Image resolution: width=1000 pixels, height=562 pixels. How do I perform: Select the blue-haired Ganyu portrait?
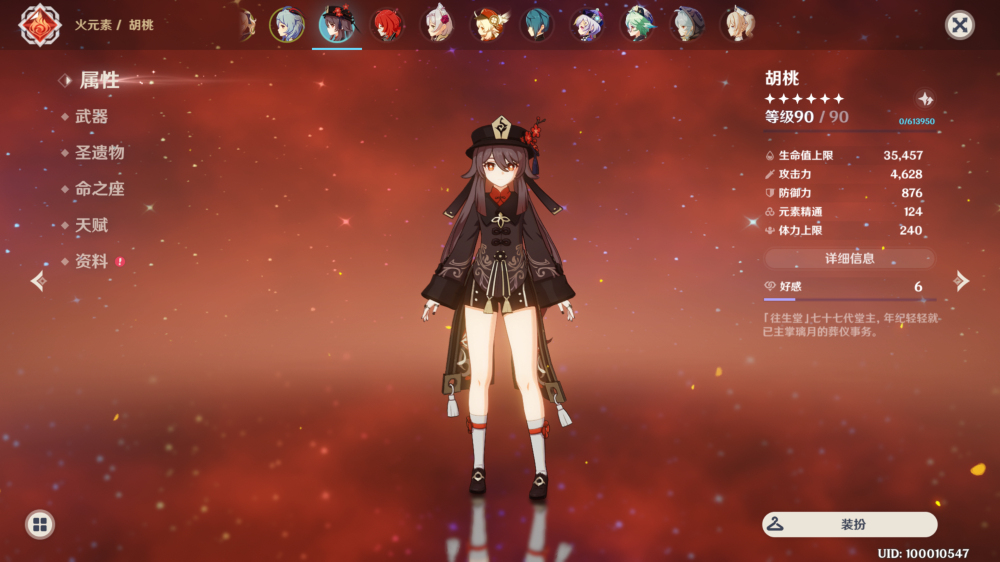(287, 25)
